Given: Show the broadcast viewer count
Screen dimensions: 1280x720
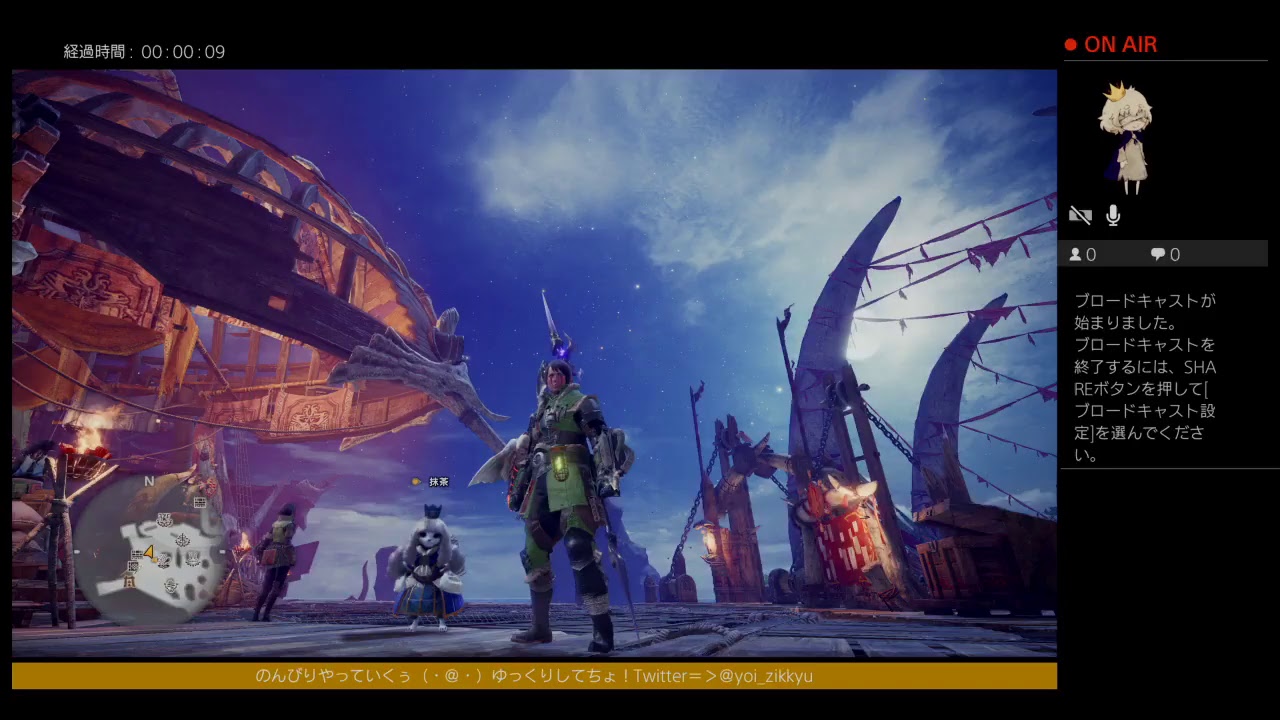Looking at the screenshot, I should (1083, 255).
